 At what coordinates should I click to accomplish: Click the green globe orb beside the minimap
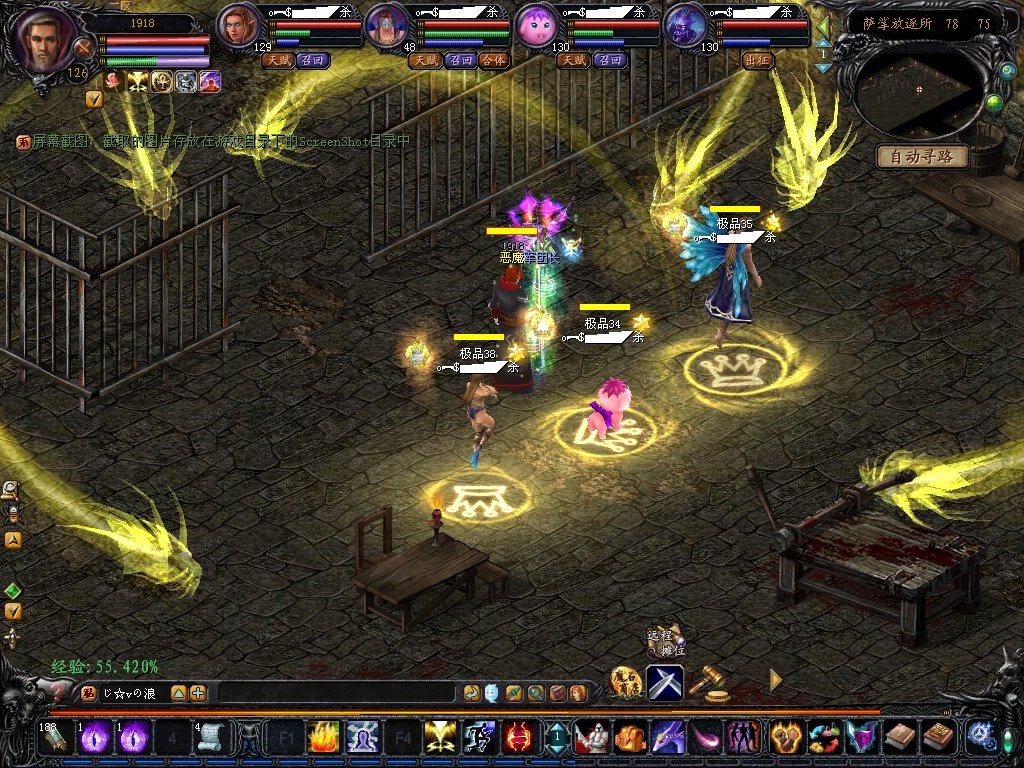tap(994, 102)
